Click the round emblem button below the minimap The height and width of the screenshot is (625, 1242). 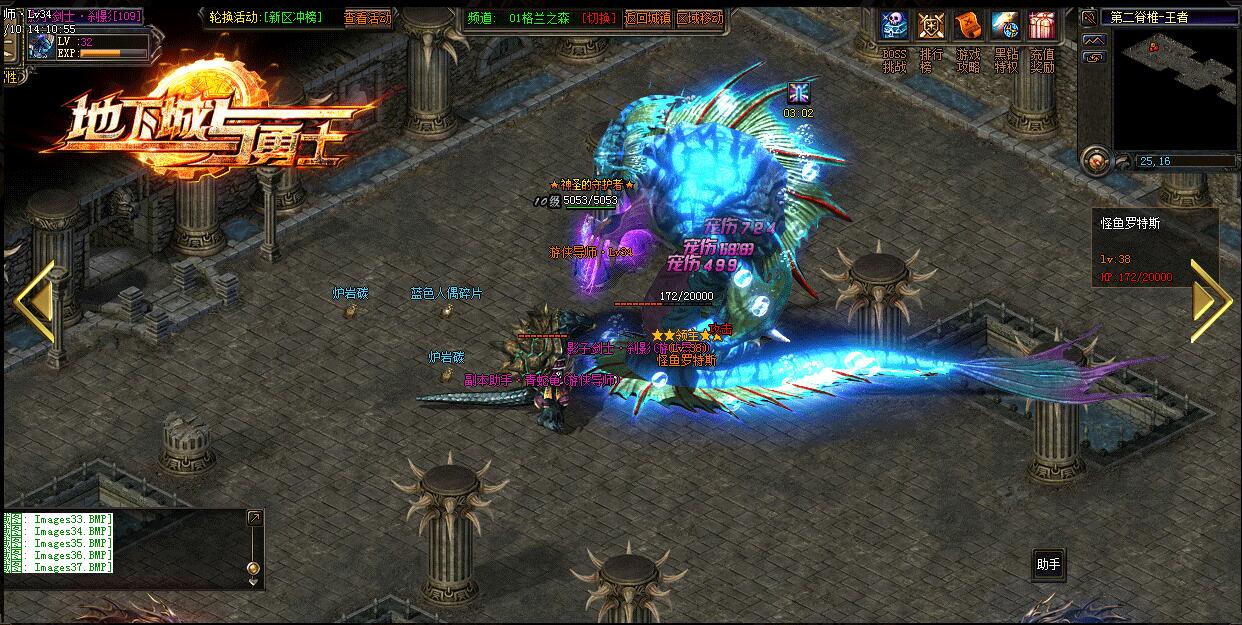click(x=1096, y=160)
